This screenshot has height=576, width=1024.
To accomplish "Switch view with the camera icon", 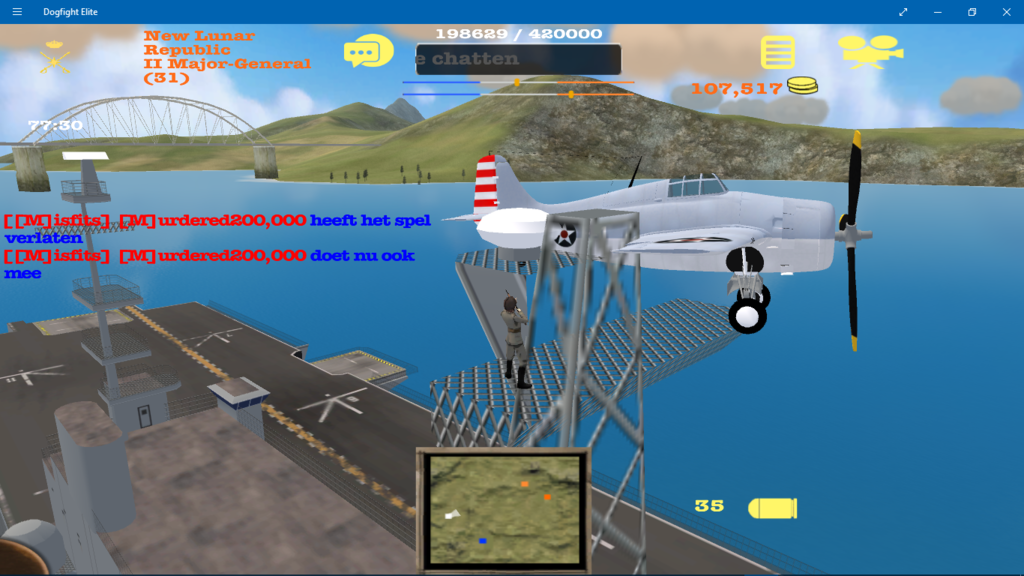I will pyautogui.click(x=869, y=51).
